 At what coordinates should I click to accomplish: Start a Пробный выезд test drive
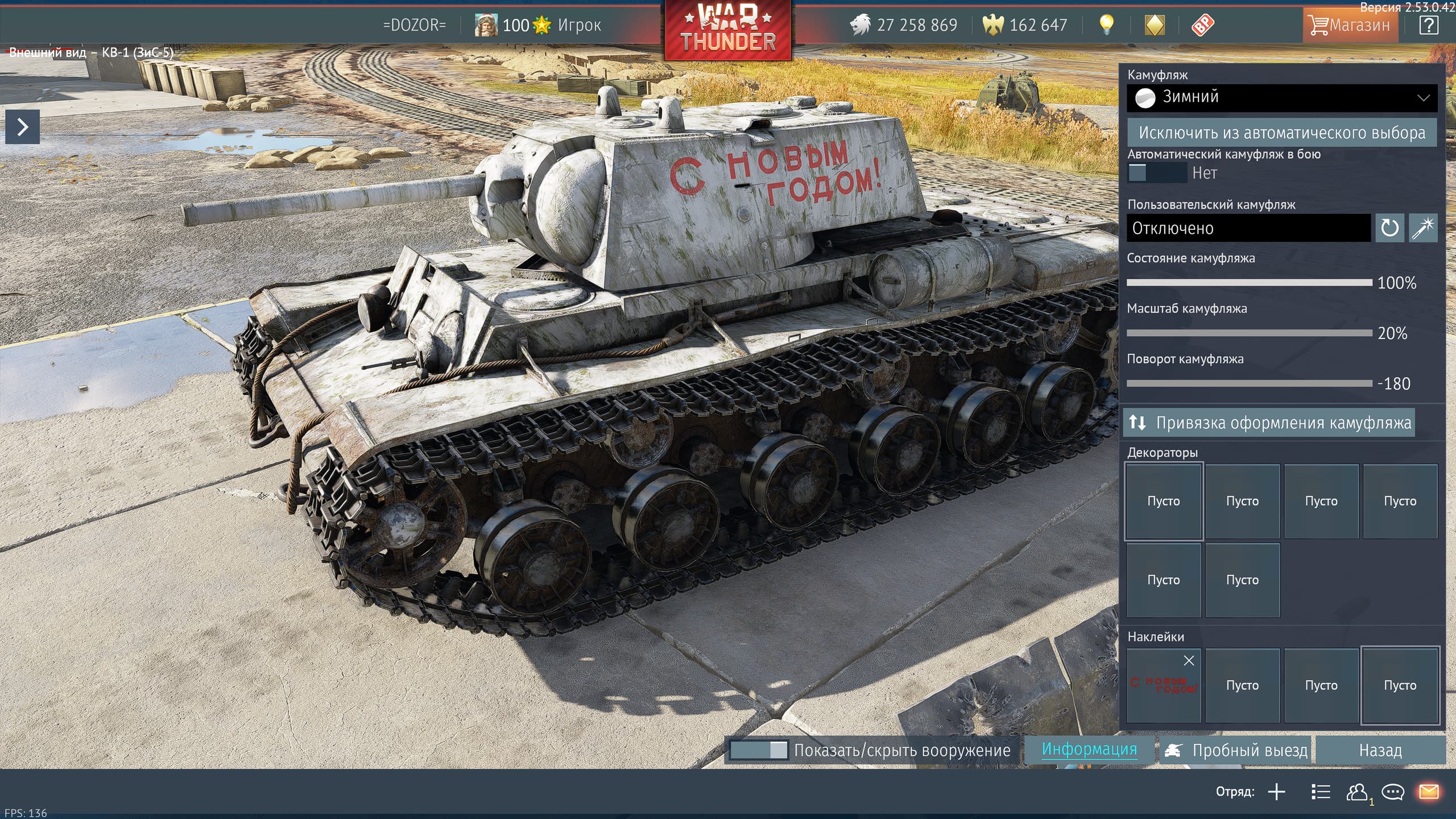pyautogui.click(x=1236, y=751)
